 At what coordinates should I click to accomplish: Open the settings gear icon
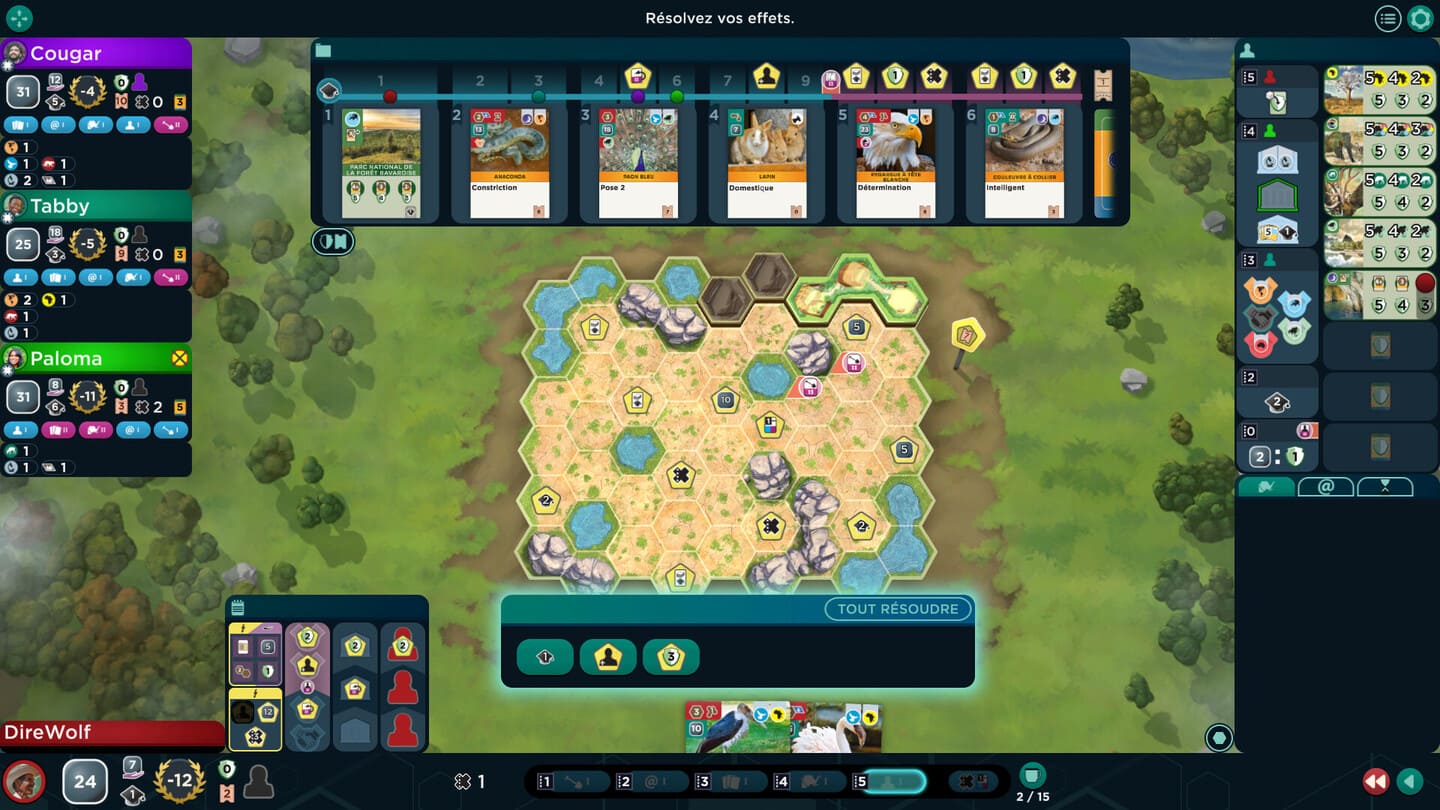point(1420,18)
